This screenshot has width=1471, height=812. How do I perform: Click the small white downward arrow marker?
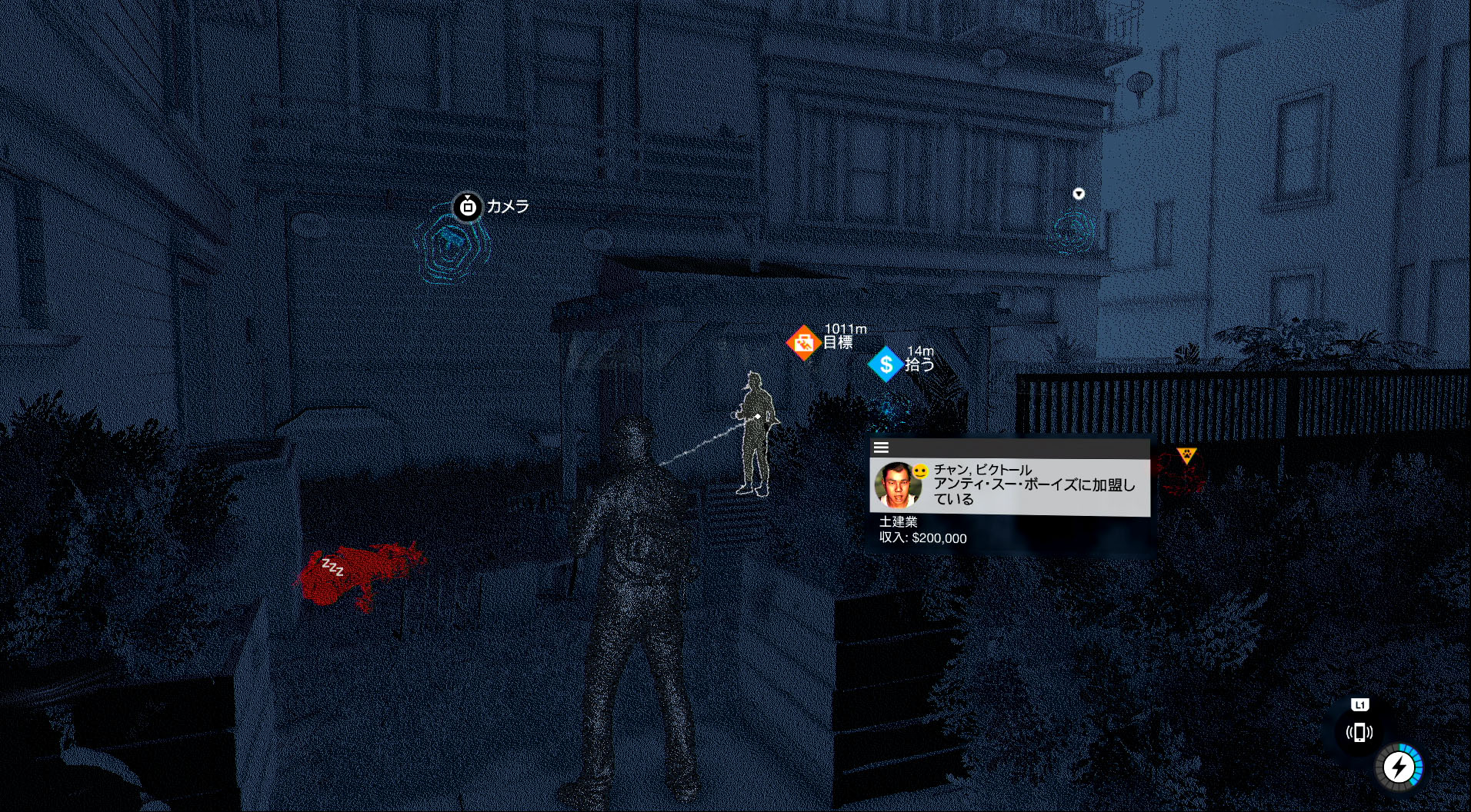tap(1079, 194)
